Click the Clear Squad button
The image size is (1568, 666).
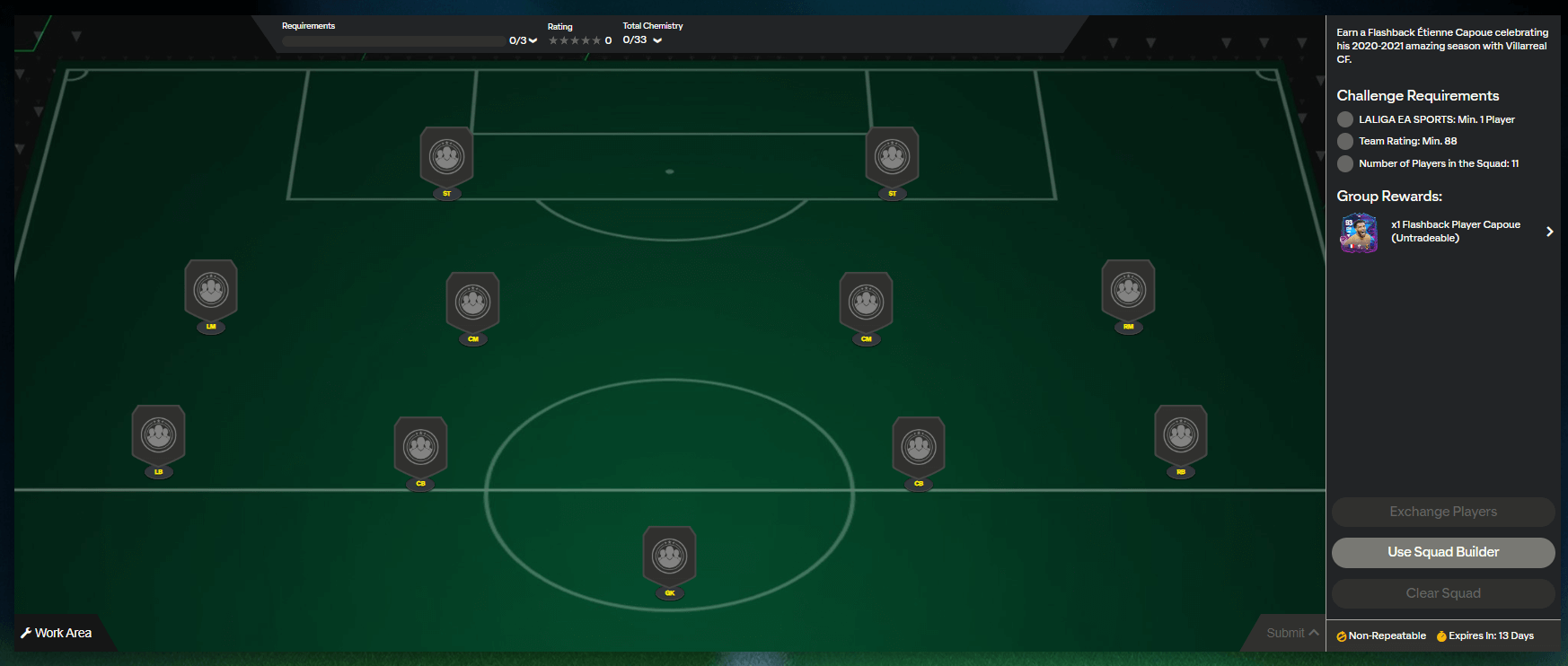click(x=1442, y=592)
